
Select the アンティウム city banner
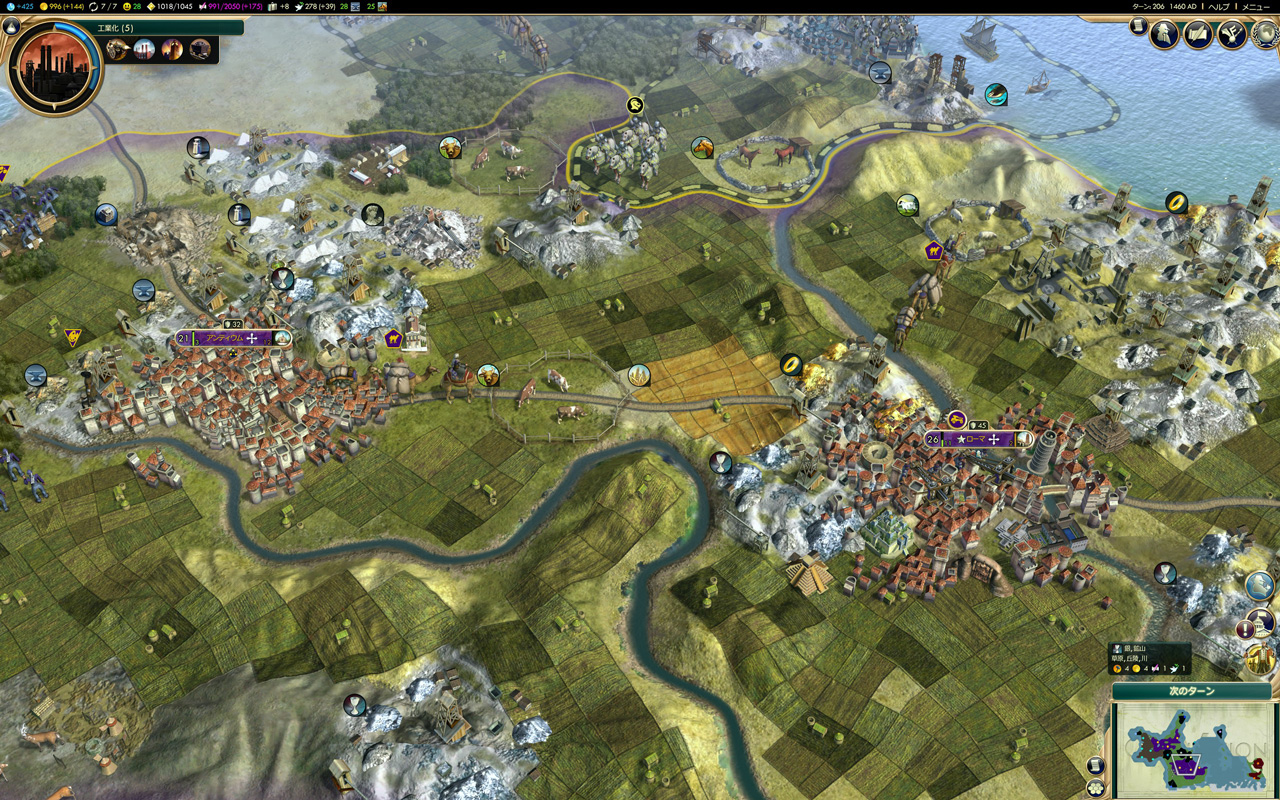click(x=230, y=338)
